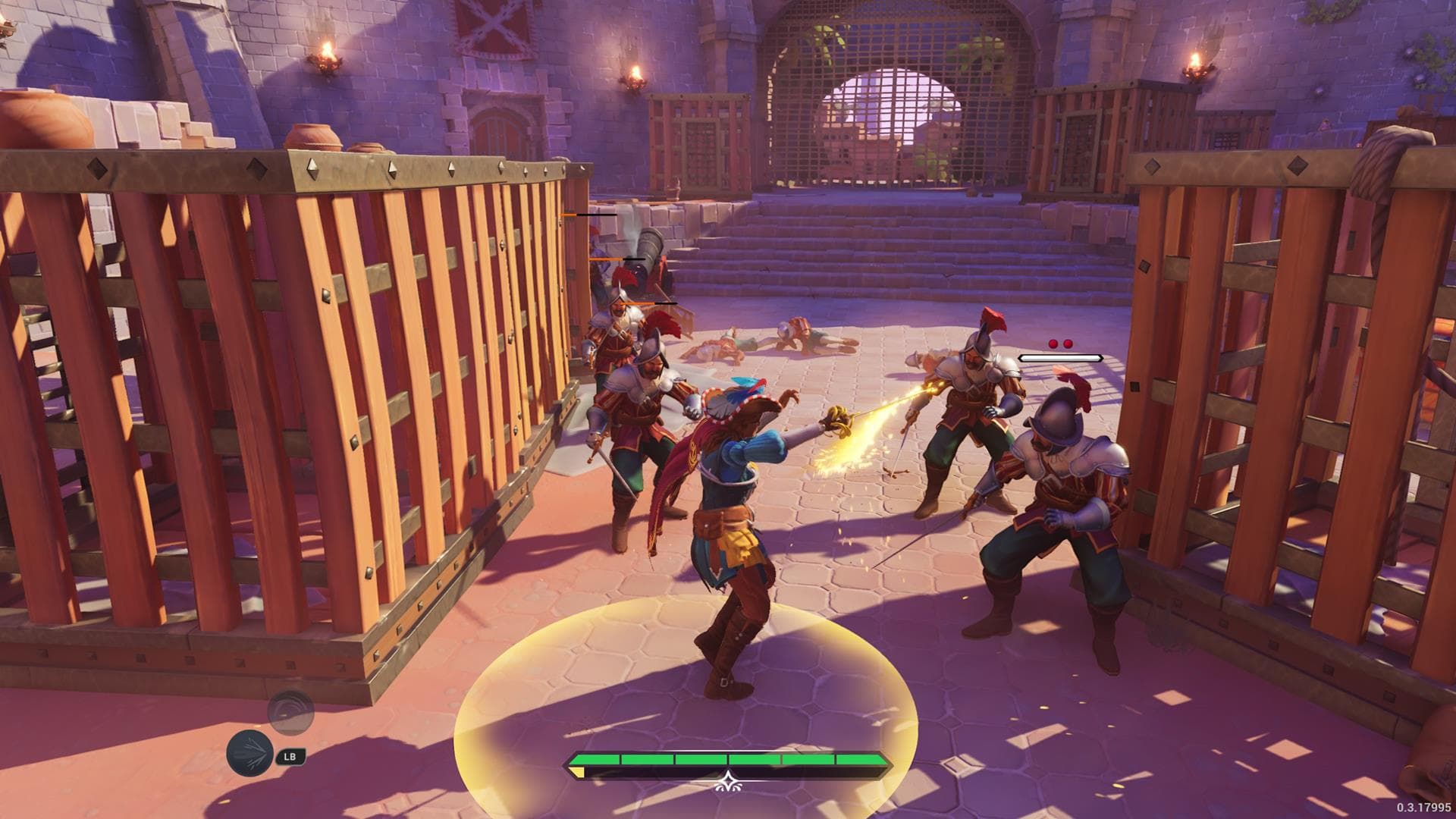Select the LB button prompt label
This screenshot has height=819, width=1456.
coord(290,755)
